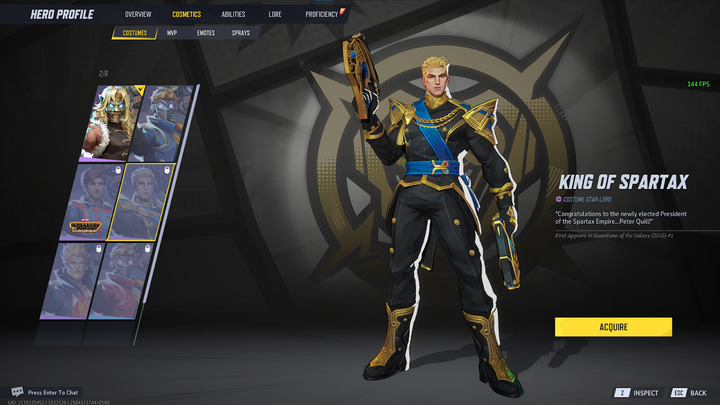Open the Lore tab
Image resolution: width=720 pixels, height=405 pixels.
(x=275, y=15)
